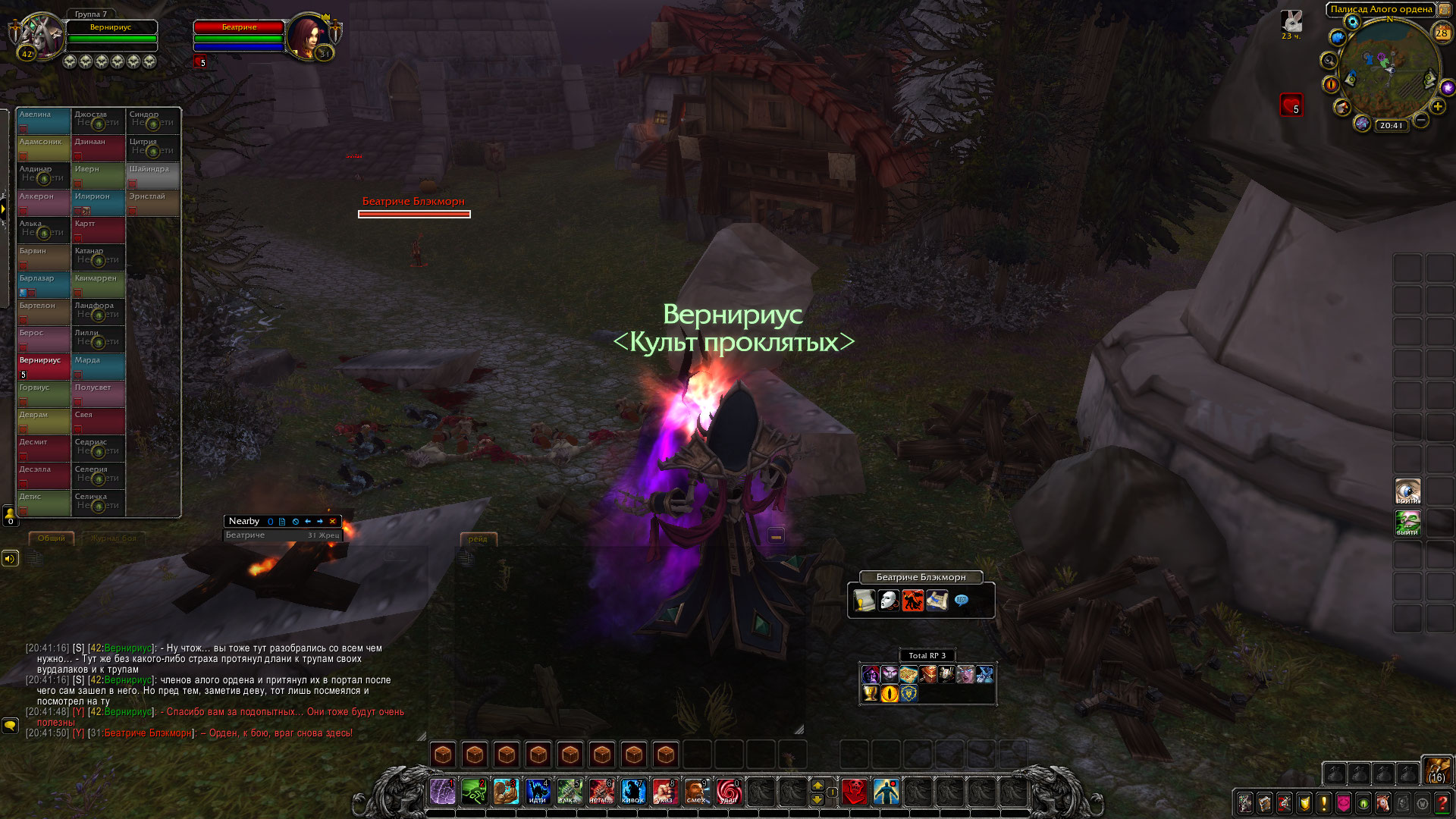This screenshot has height=819, width=1456.
Task: Switch to the next action bar page
Action: pos(817,785)
